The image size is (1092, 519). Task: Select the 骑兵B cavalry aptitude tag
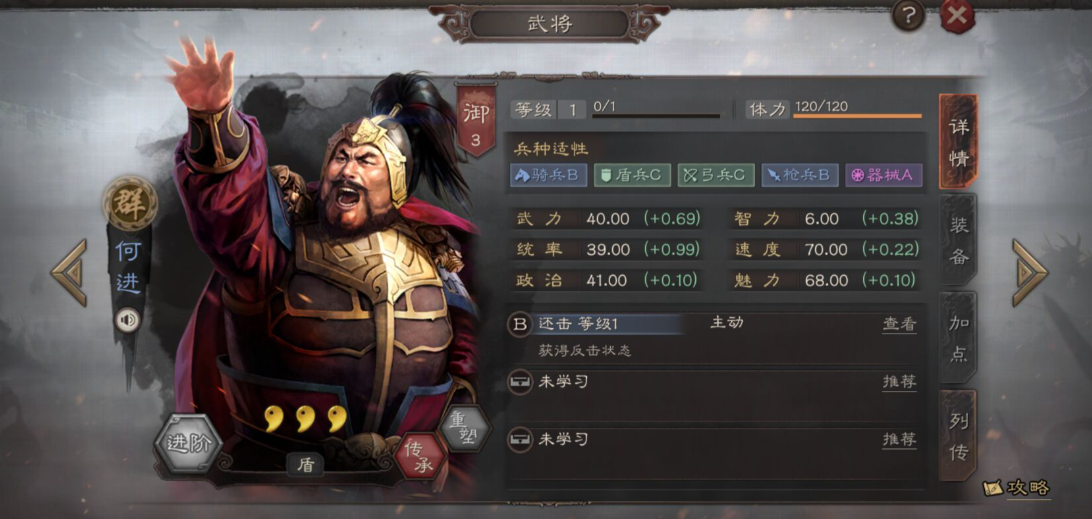point(547,175)
